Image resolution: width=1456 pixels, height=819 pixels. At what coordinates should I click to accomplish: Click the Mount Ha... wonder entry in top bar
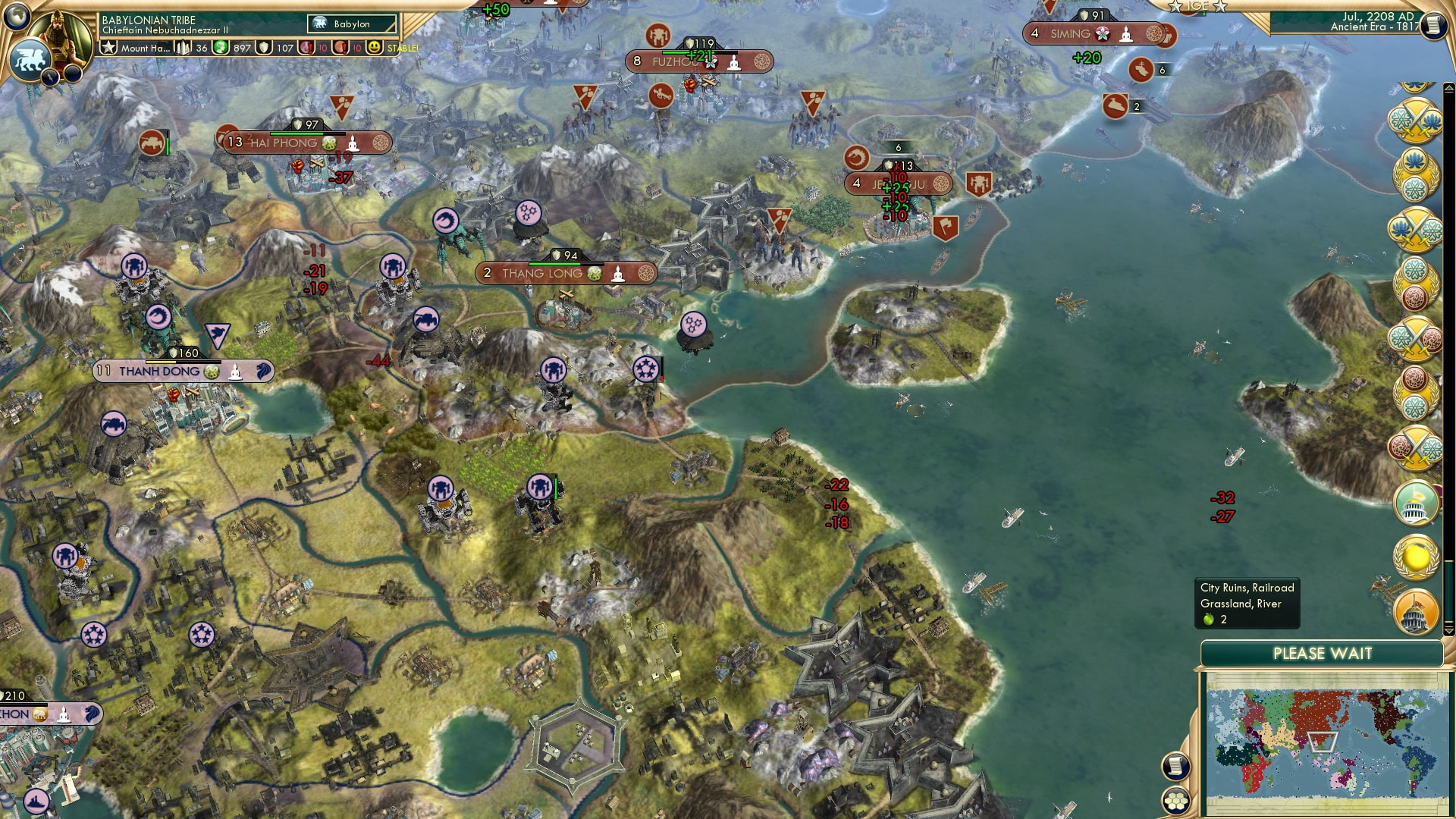click(x=146, y=49)
